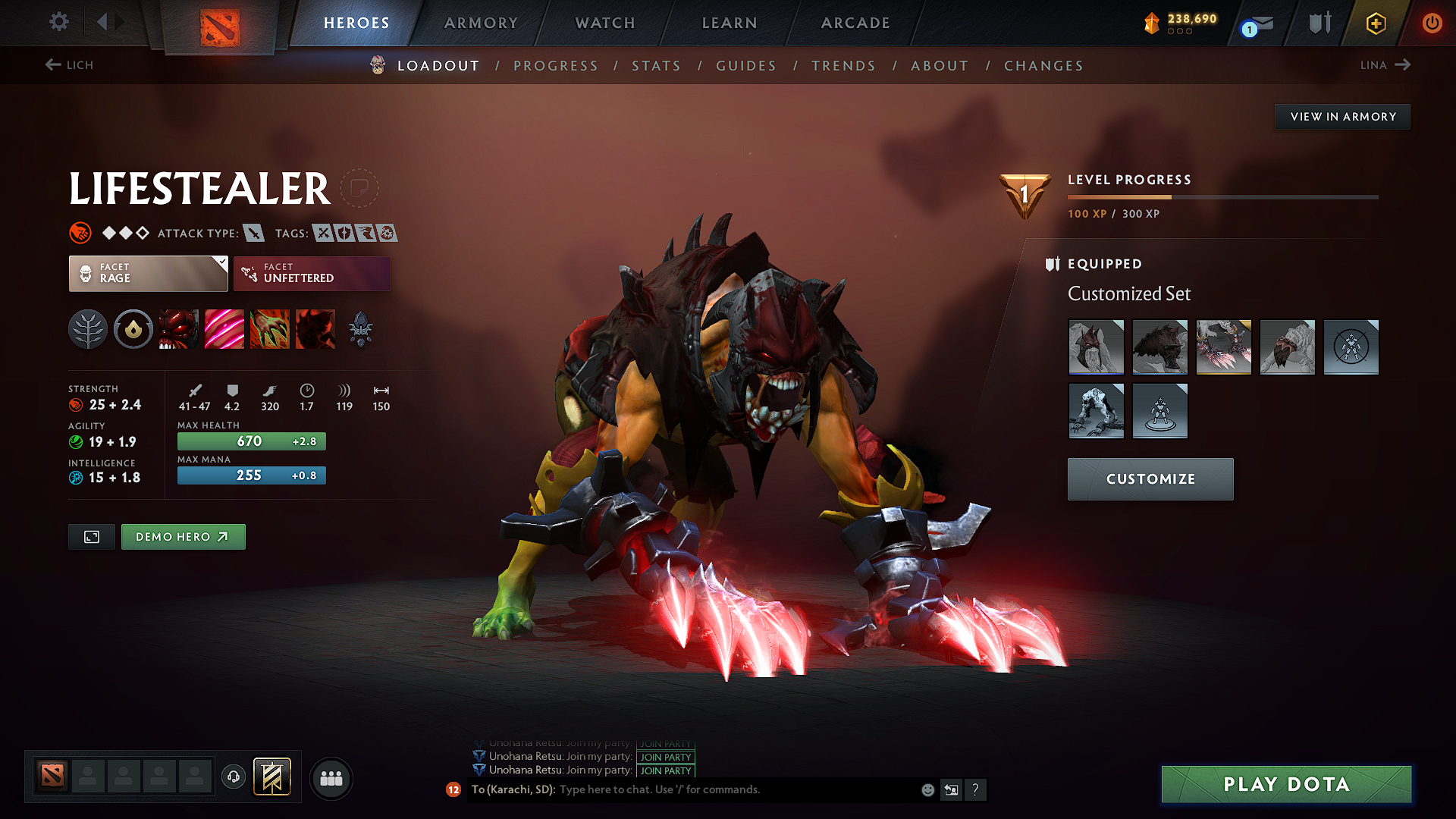This screenshot has height=819, width=1456.
Task: Toggle the fullscreen hero preview icon
Action: 91,536
